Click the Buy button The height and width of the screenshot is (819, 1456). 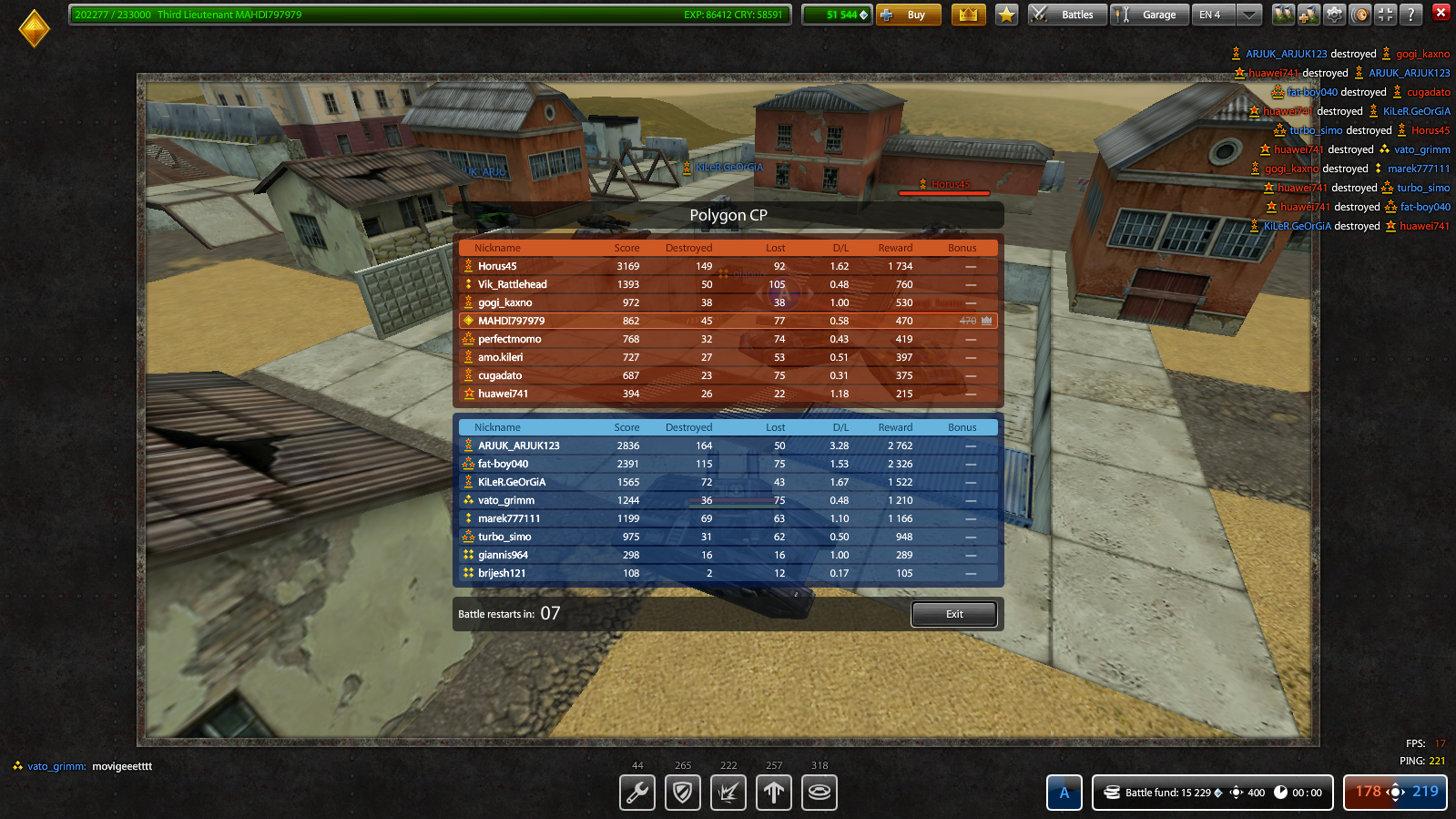(908, 15)
